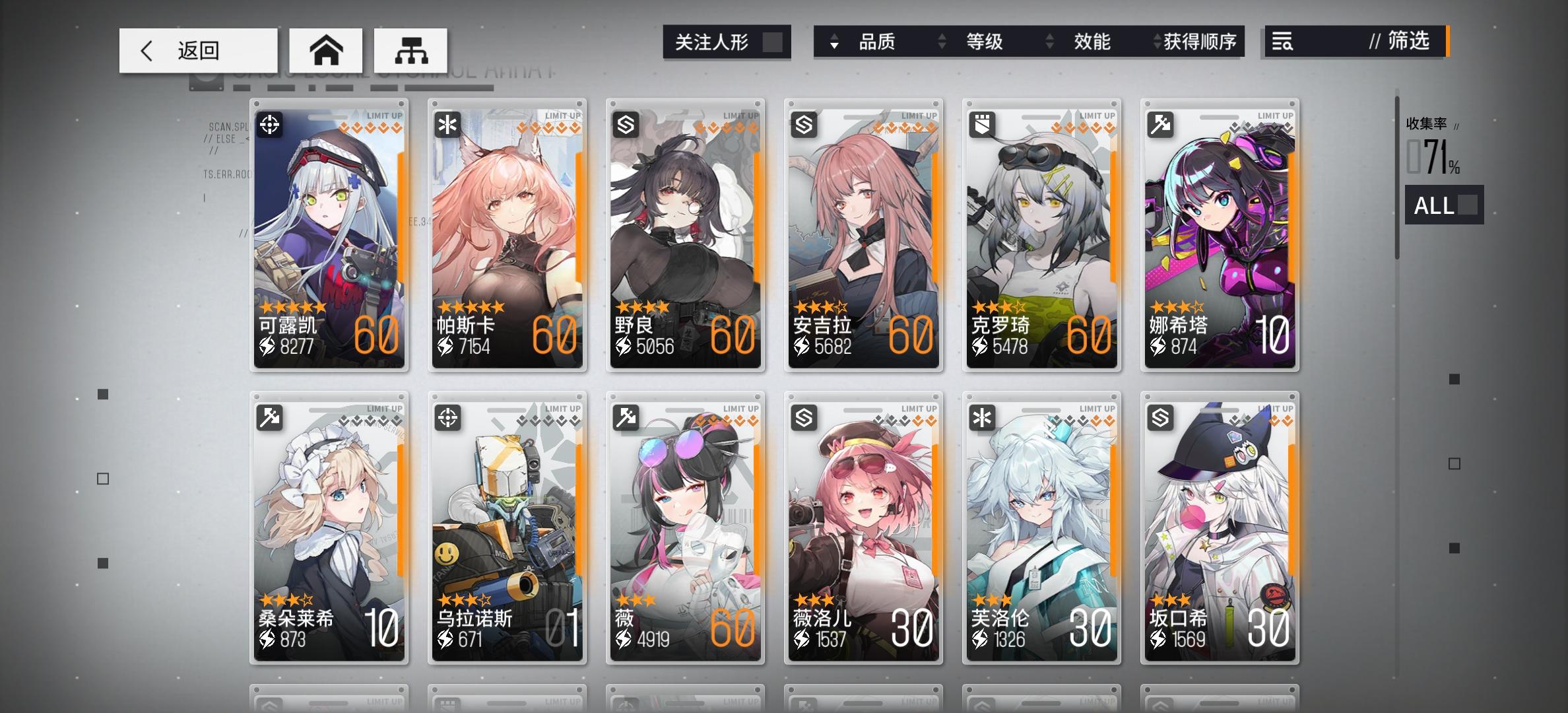
Task: Click the S class icon on 野良's card
Action: [x=626, y=123]
